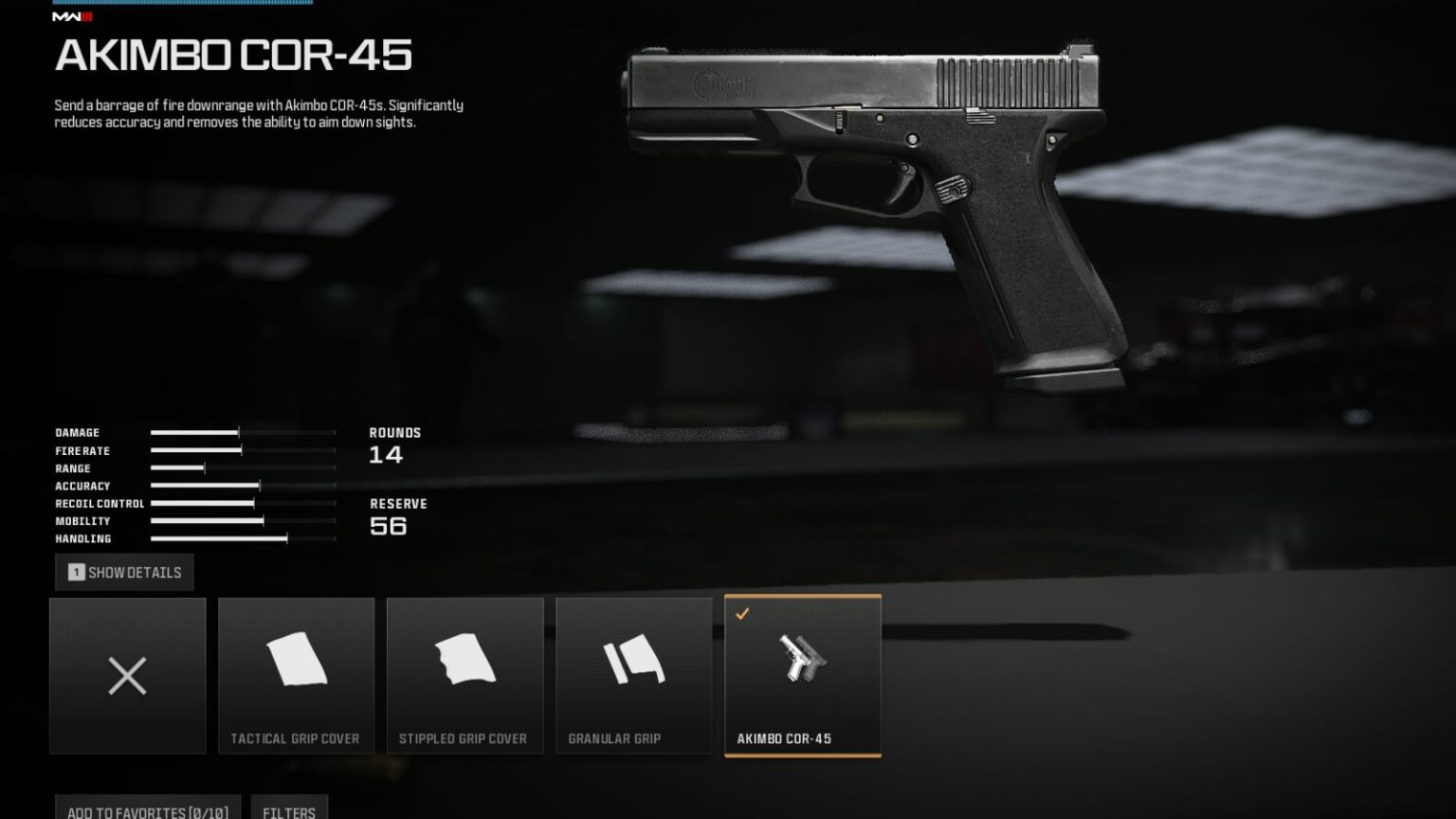The height and width of the screenshot is (819, 1456).
Task: Toggle the checkmark on the equipped Akimbo COR-45
Action: 742,612
